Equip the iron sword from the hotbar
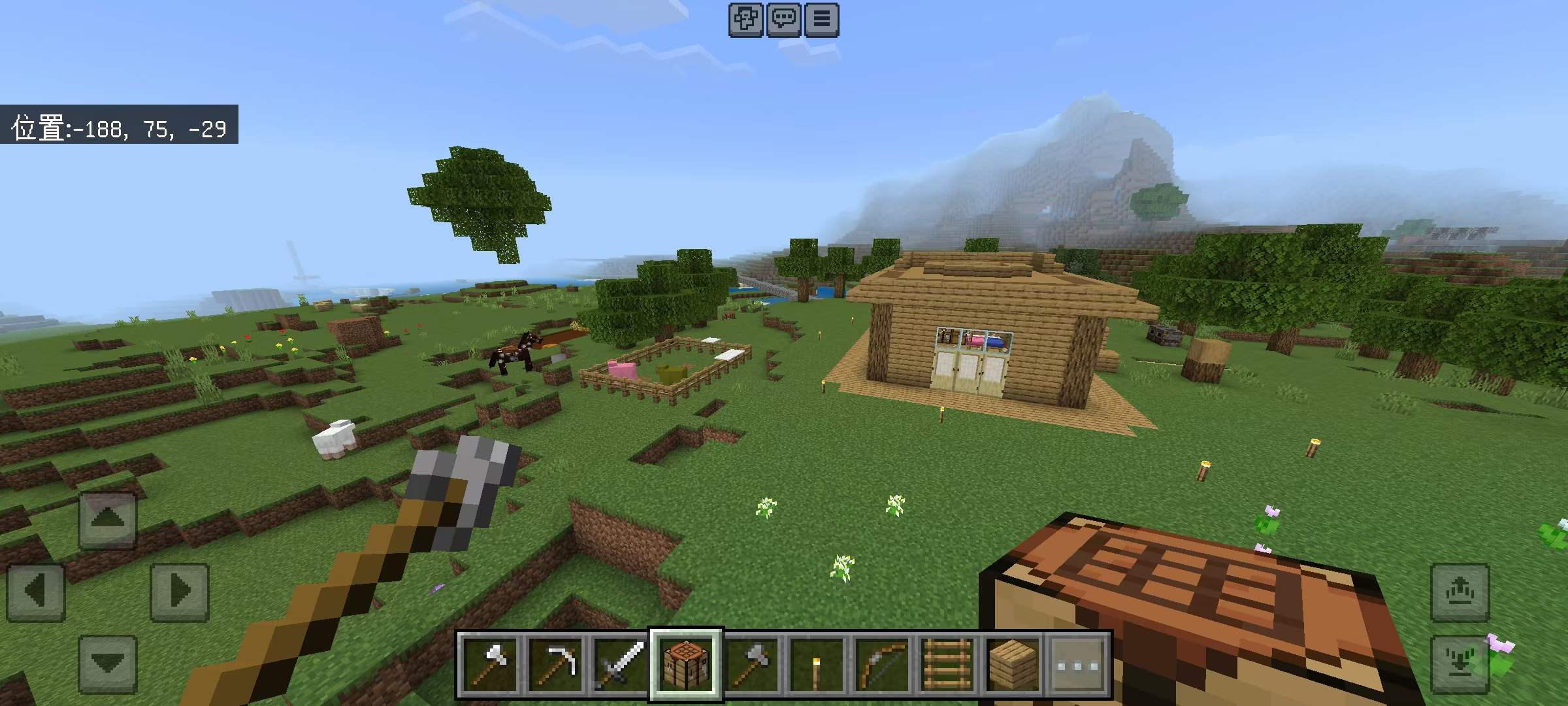Viewport: 1568px width, 706px height. pos(621,665)
